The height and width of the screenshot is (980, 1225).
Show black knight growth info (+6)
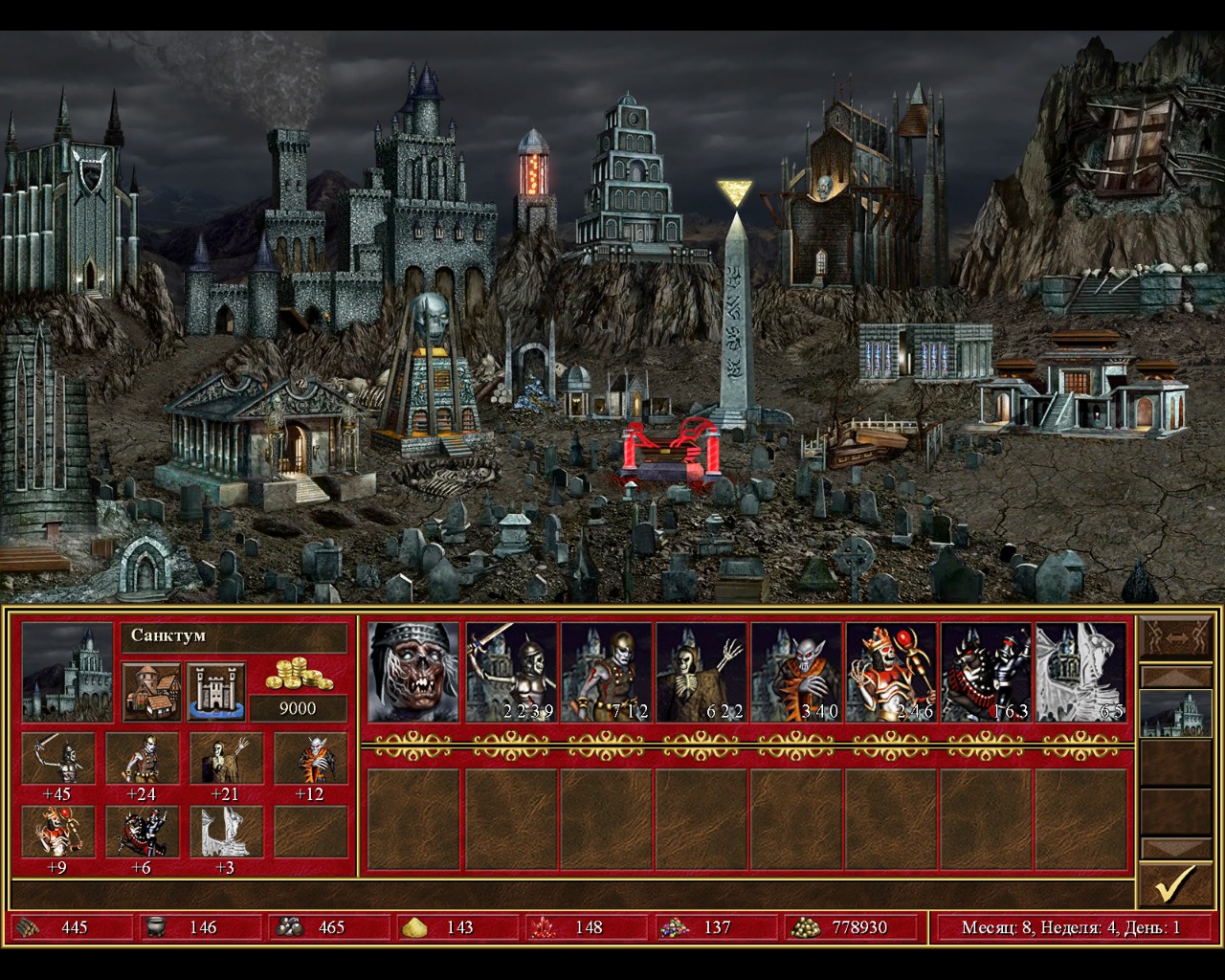tap(143, 832)
